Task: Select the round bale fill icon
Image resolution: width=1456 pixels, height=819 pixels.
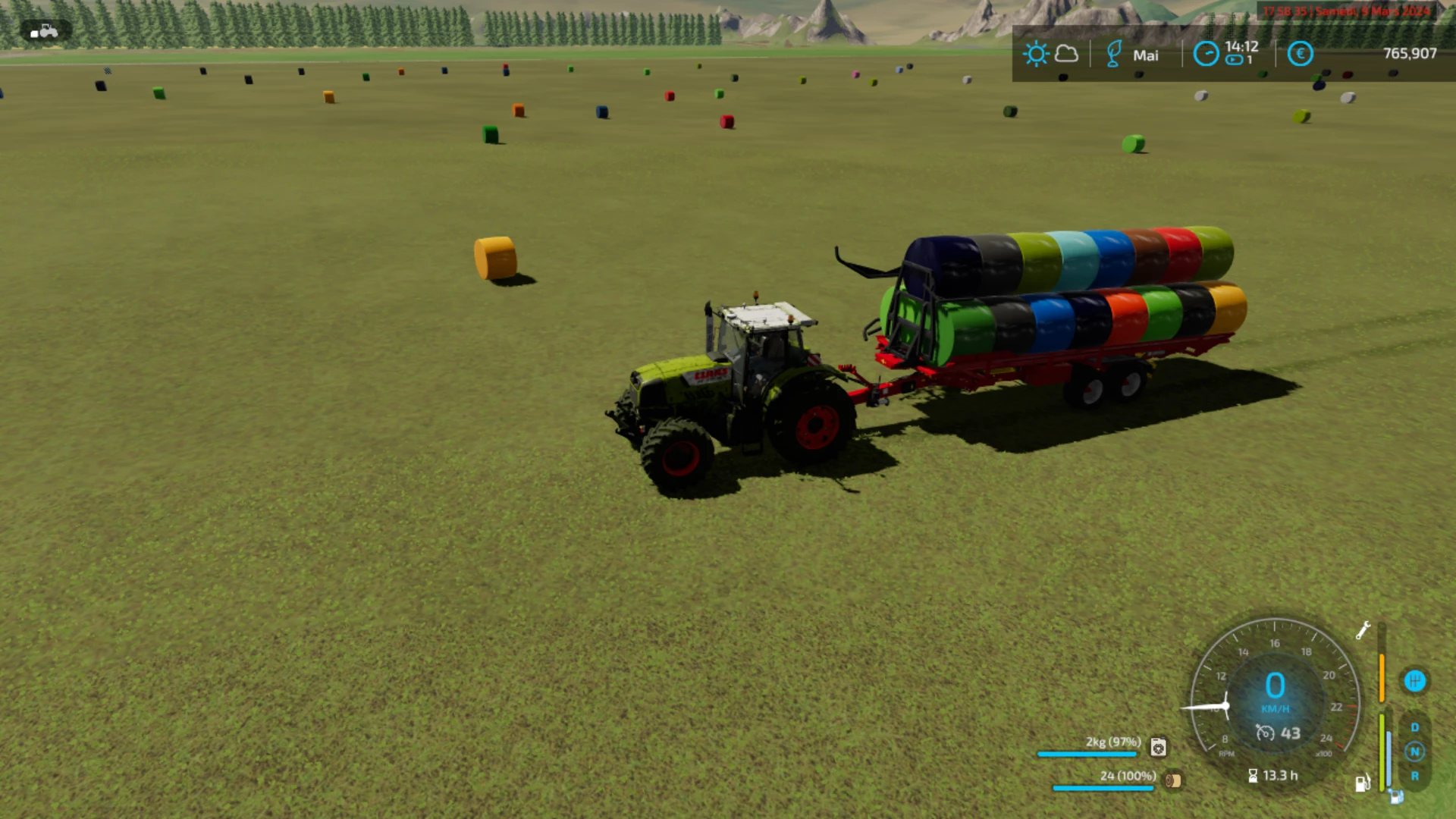Action: tap(1173, 780)
